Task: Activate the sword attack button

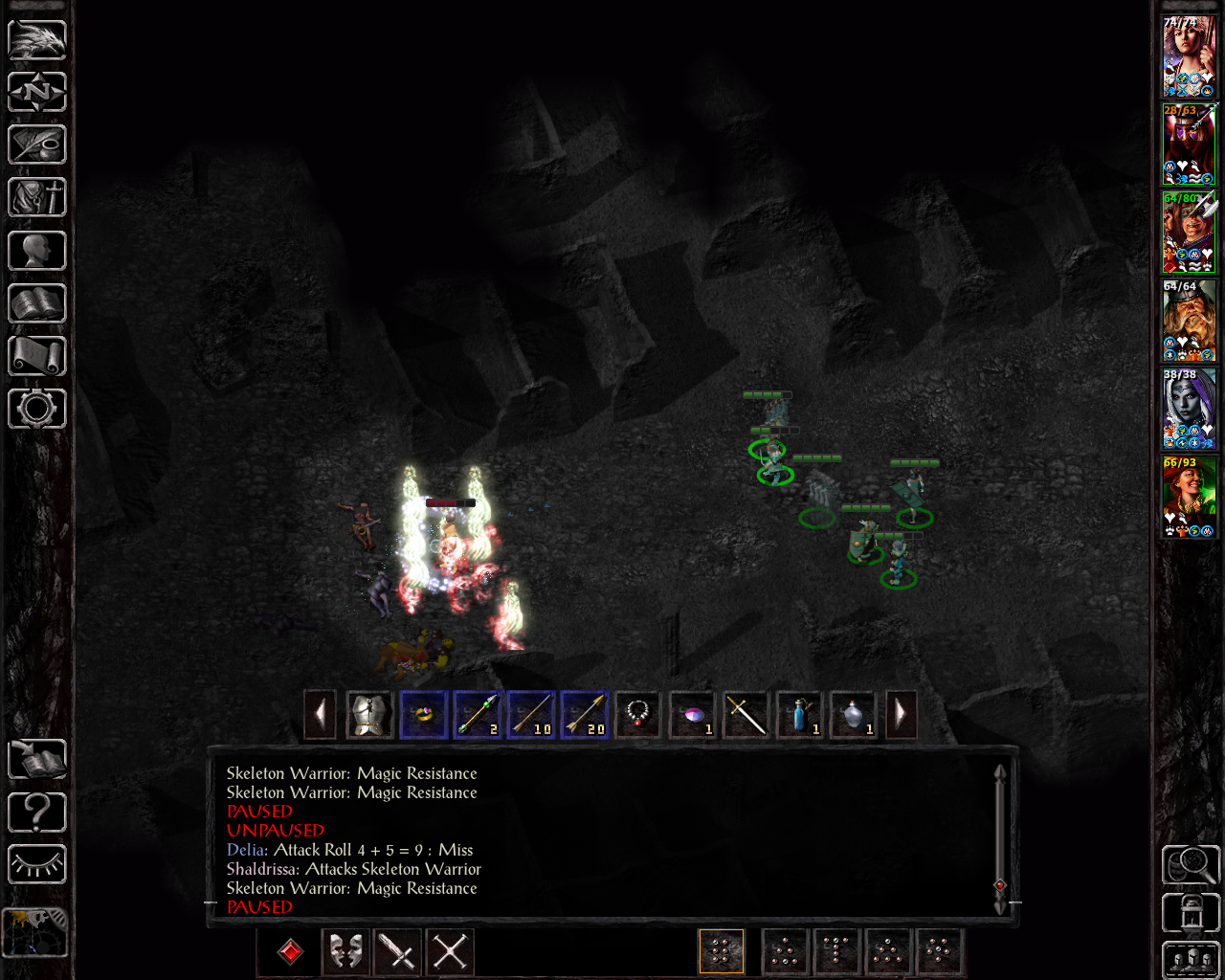Action: 397,951
